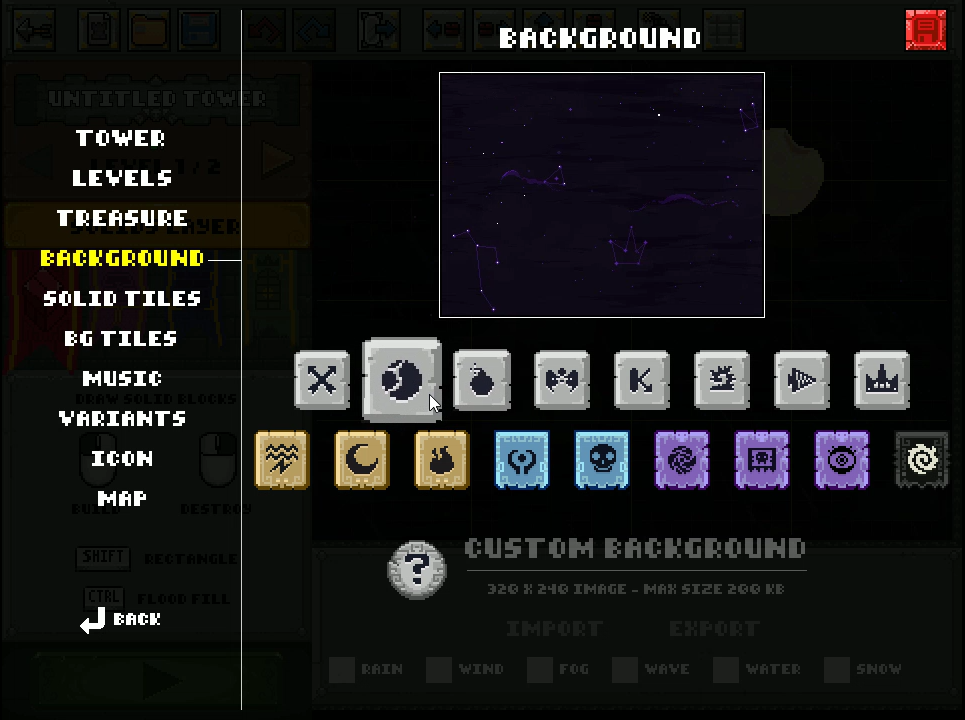This screenshot has width=965, height=720.
Task: Open the Icon menu entry
Action: pyautogui.click(x=122, y=458)
